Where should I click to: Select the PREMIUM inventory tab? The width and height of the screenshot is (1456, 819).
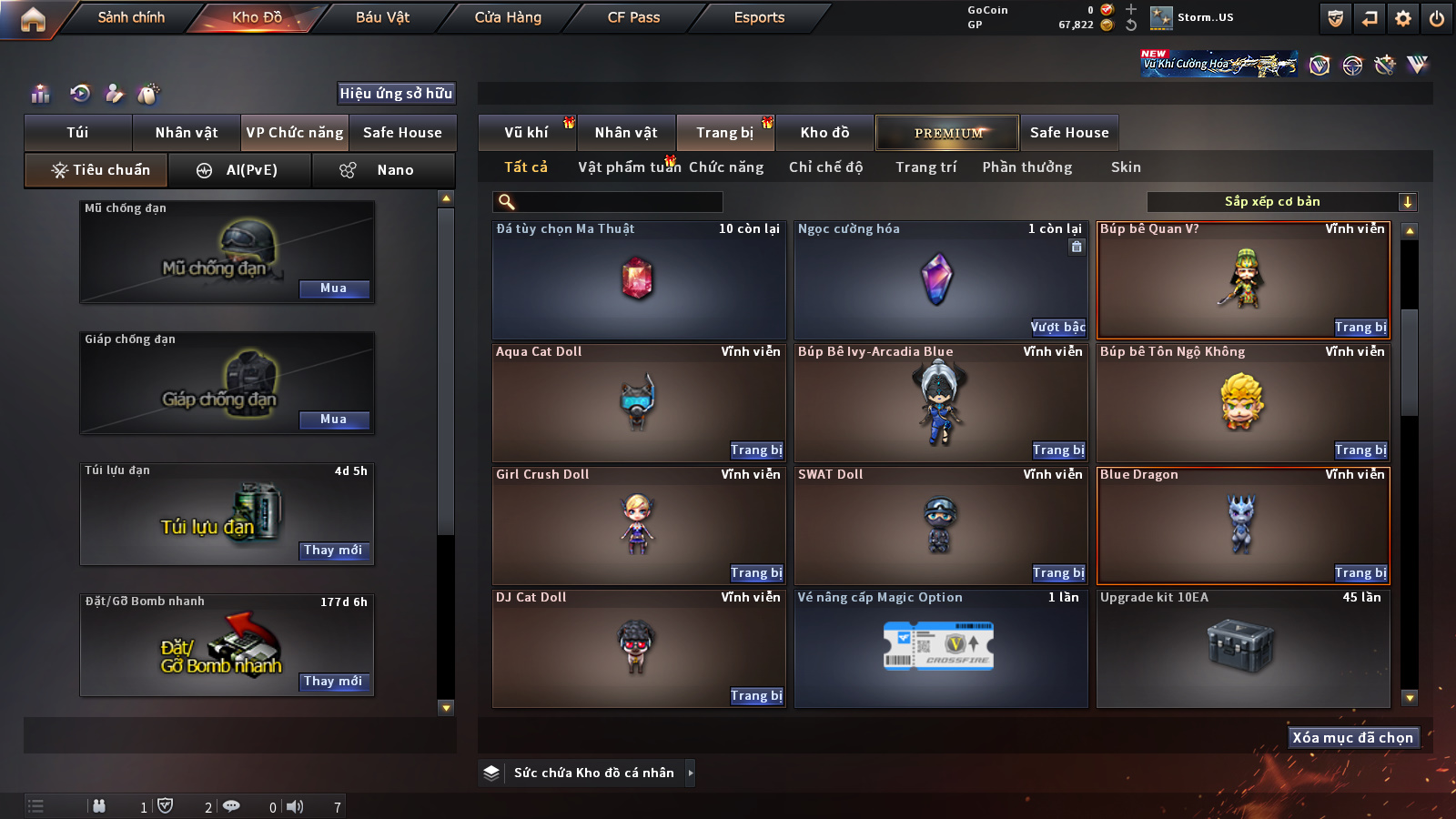tap(947, 133)
